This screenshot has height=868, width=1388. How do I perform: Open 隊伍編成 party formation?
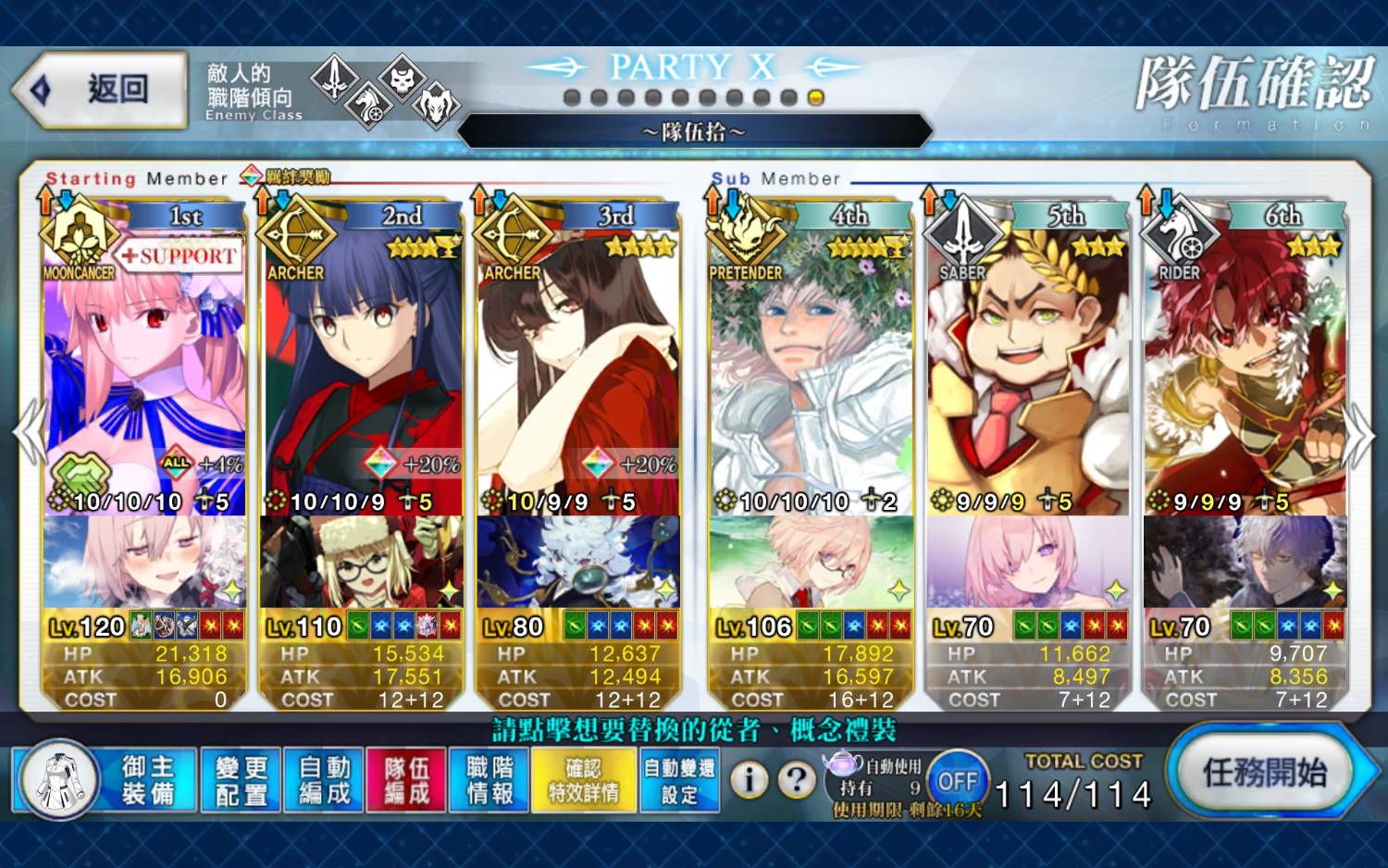coord(407,780)
